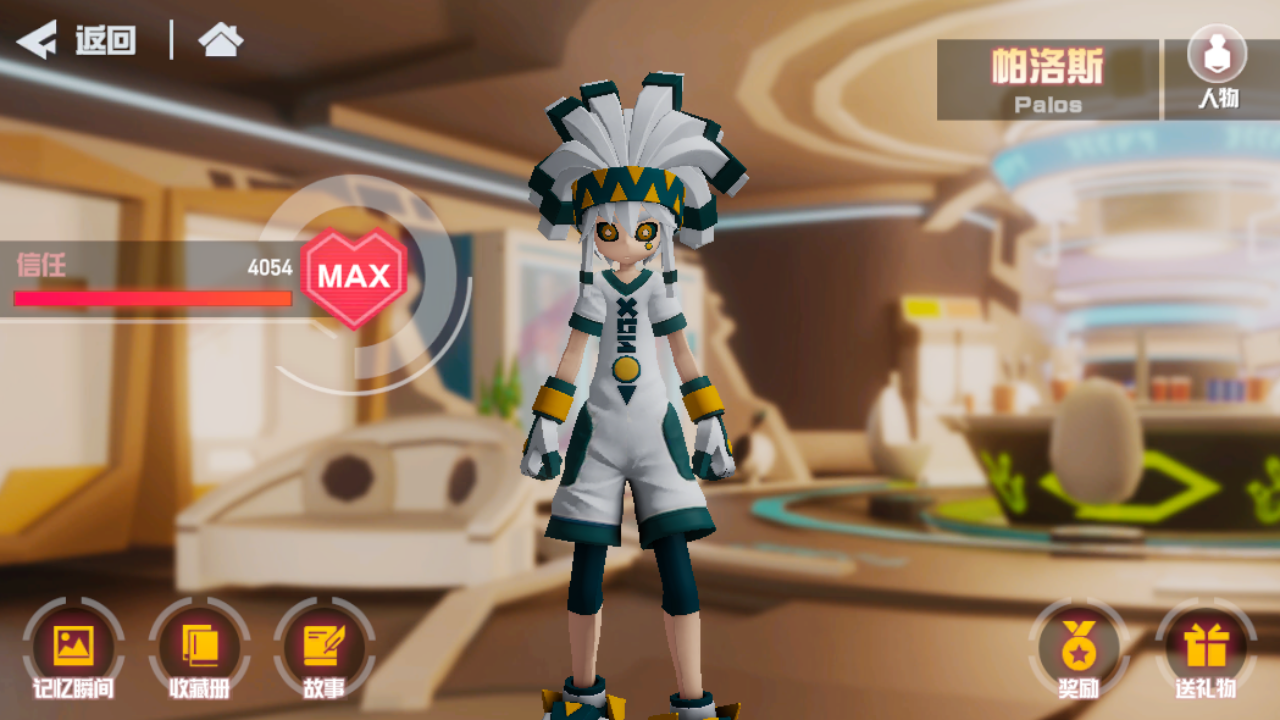Viewport: 1280px width, 720px height.
Task: View Palos's 故事 story entries
Action: pos(323,645)
